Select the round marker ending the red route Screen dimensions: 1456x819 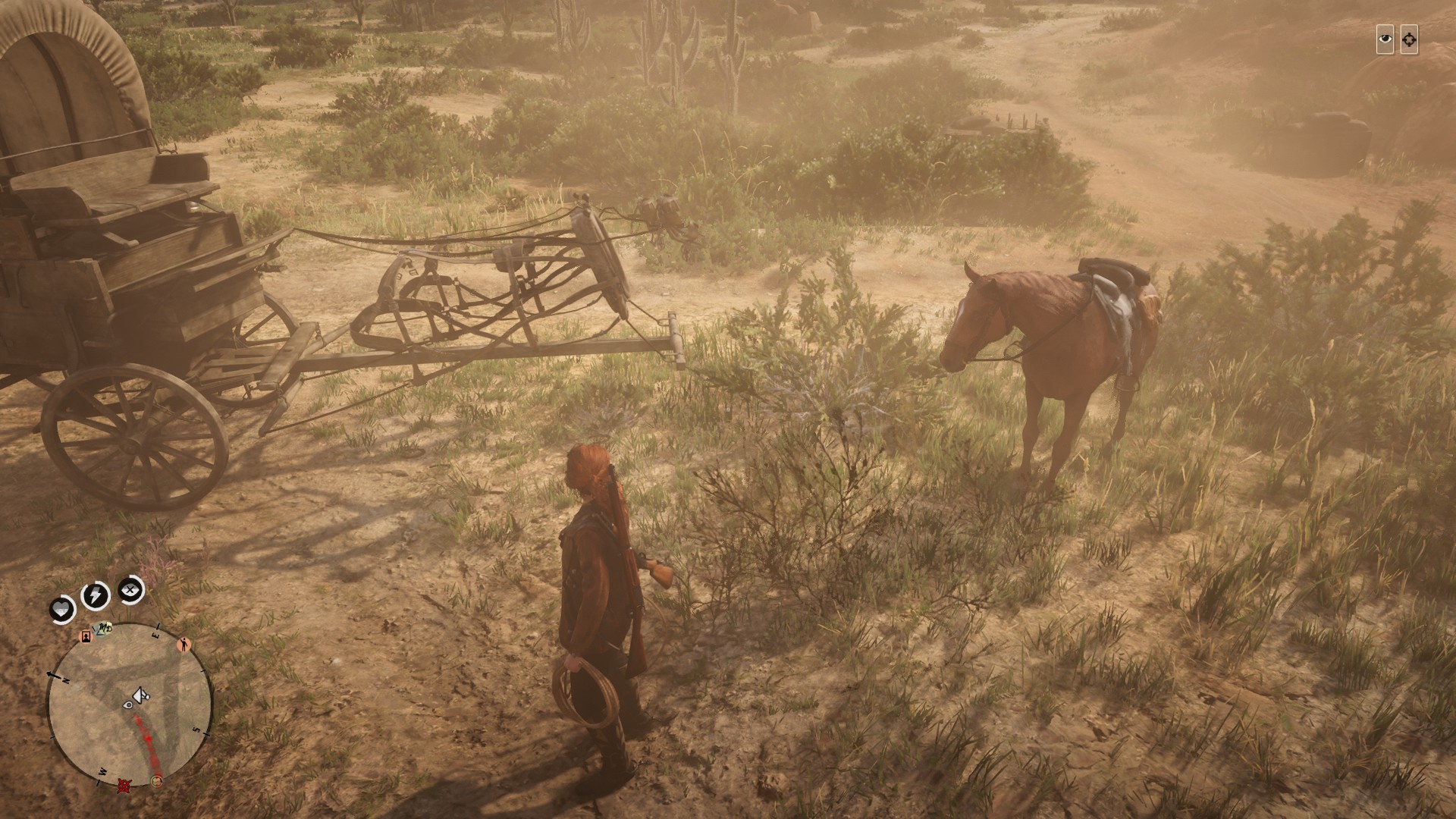tap(157, 780)
